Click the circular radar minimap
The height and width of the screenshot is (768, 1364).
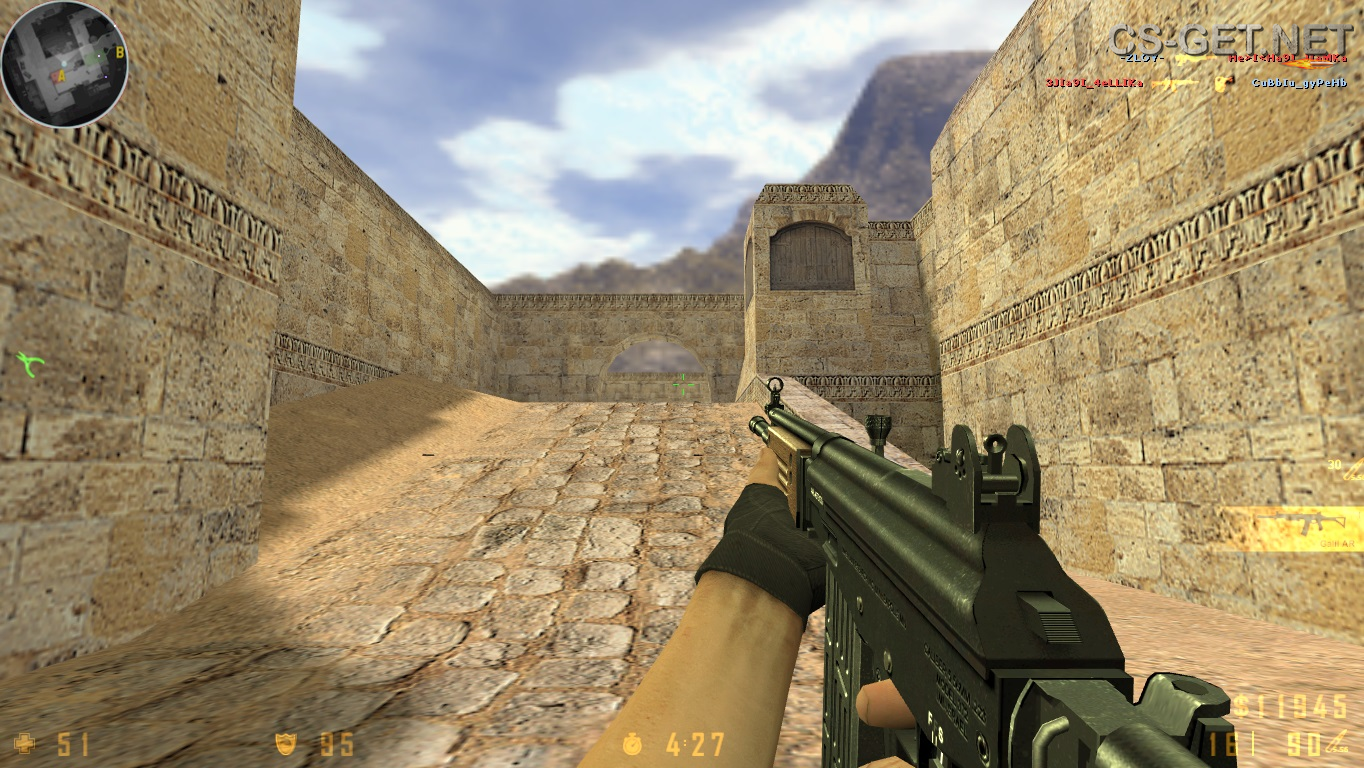coord(64,64)
